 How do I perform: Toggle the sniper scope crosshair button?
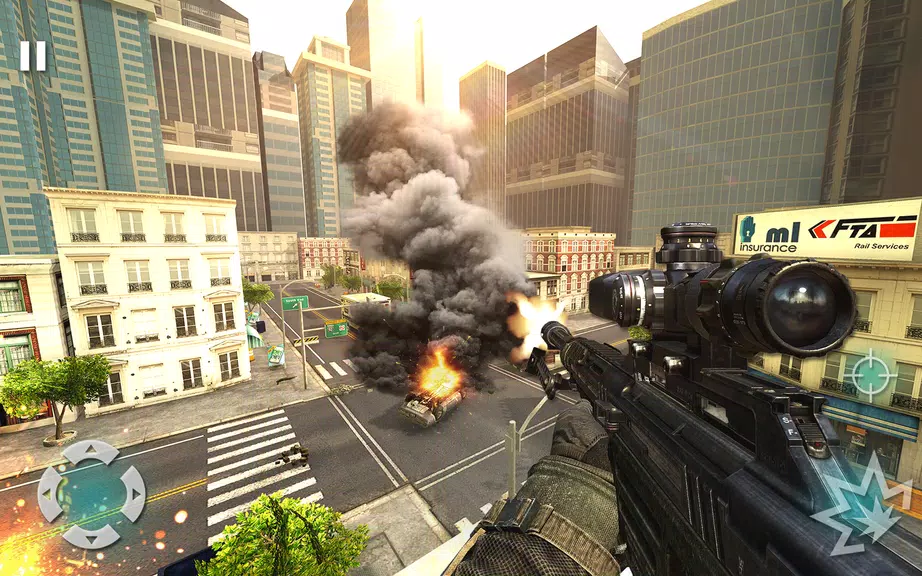(x=870, y=375)
